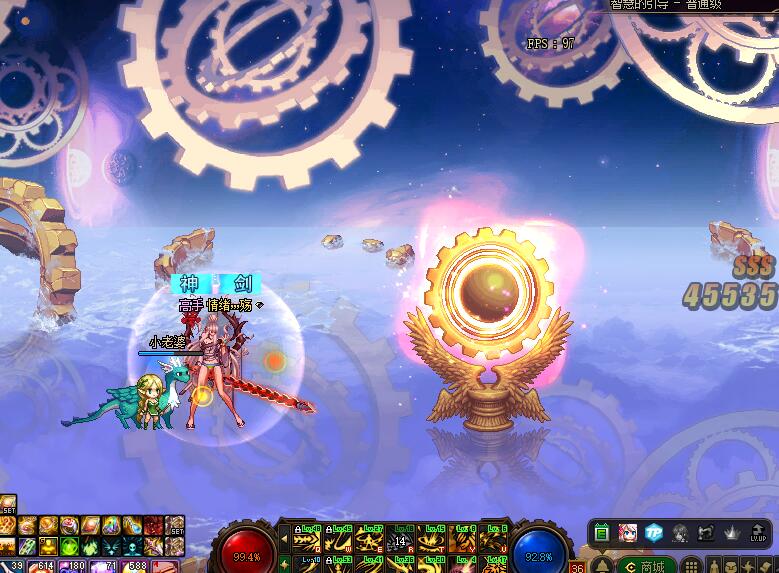This screenshot has width=779, height=573.
Task: Open the grey character portrait icon
Action: click(680, 533)
